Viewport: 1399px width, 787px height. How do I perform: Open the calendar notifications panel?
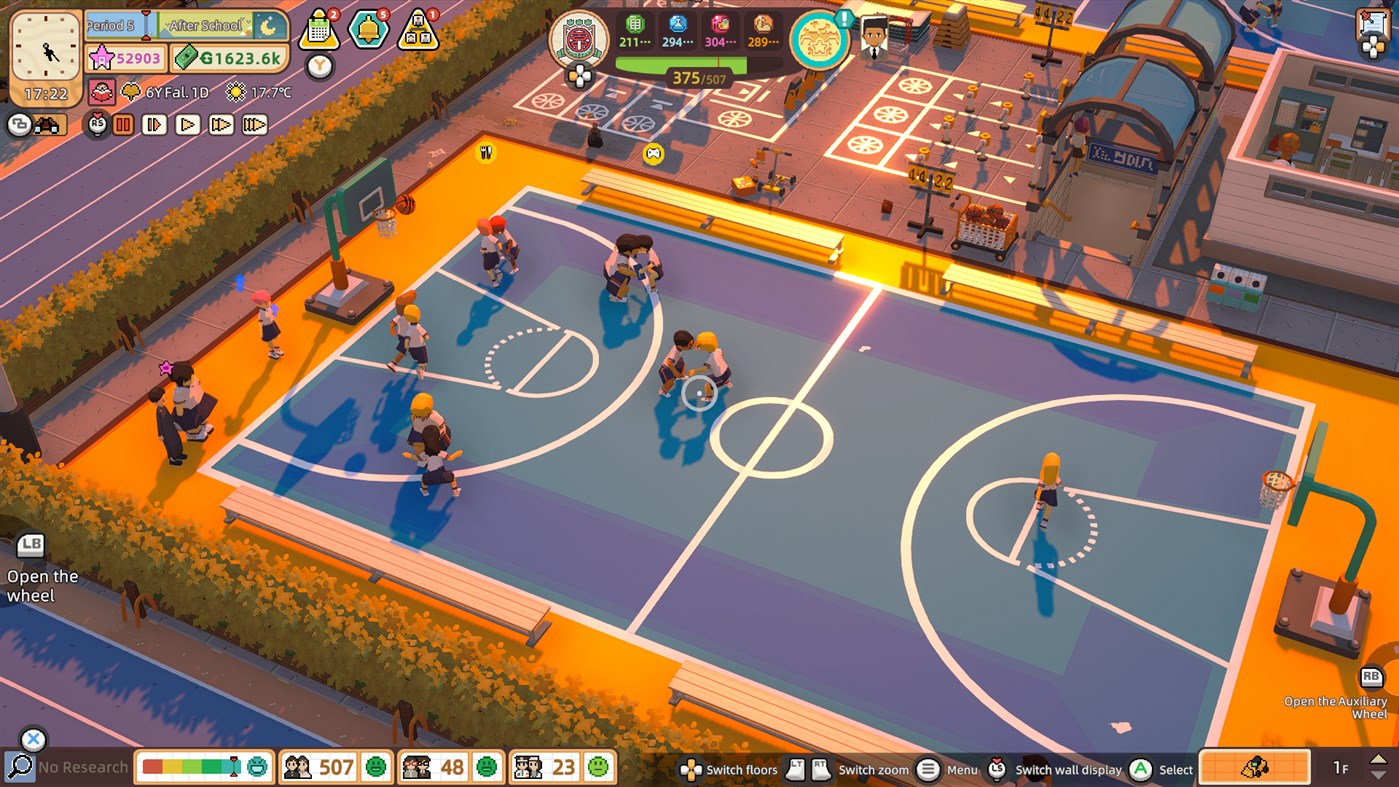pos(318,26)
